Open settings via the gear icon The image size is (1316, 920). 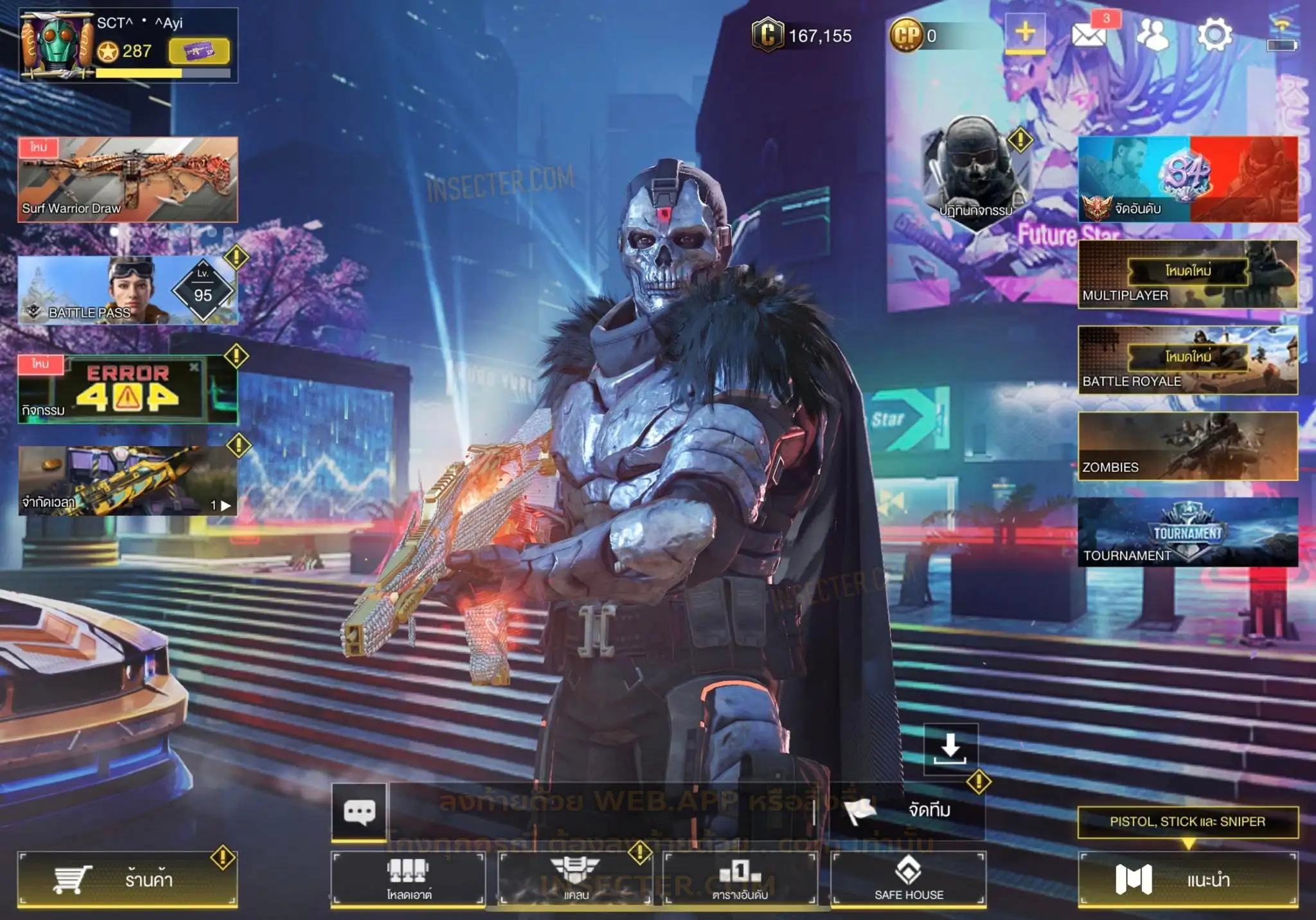(x=1214, y=35)
